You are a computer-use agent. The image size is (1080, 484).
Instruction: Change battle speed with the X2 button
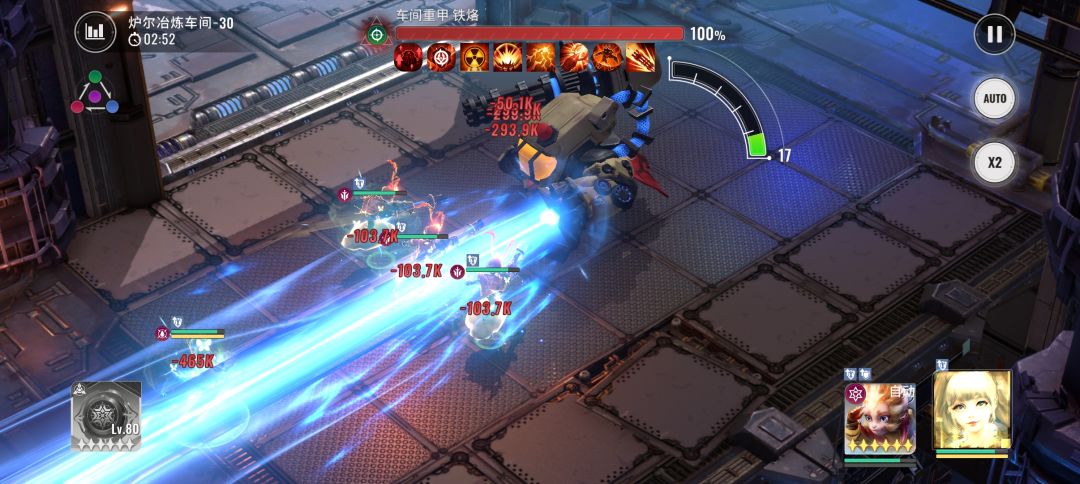pos(994,162)
